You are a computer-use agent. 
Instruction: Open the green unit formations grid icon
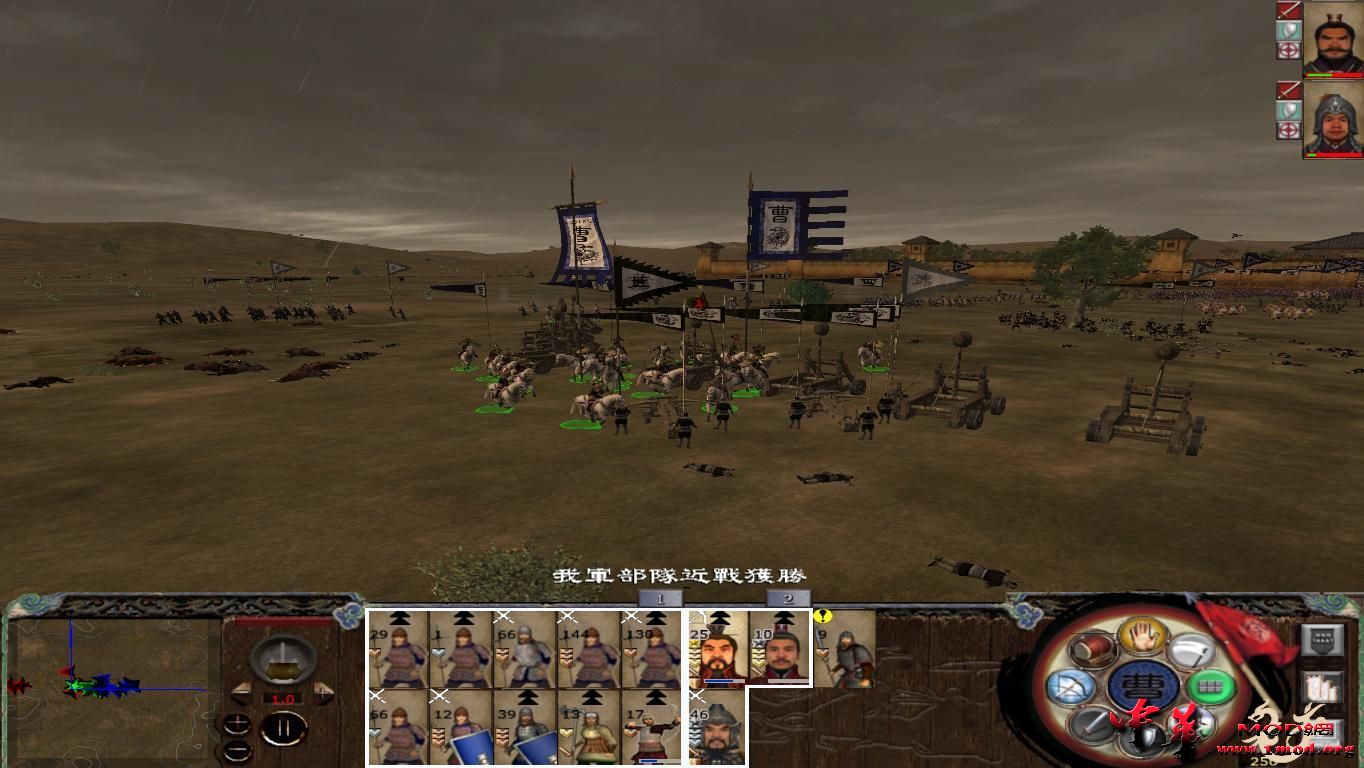1209,686
